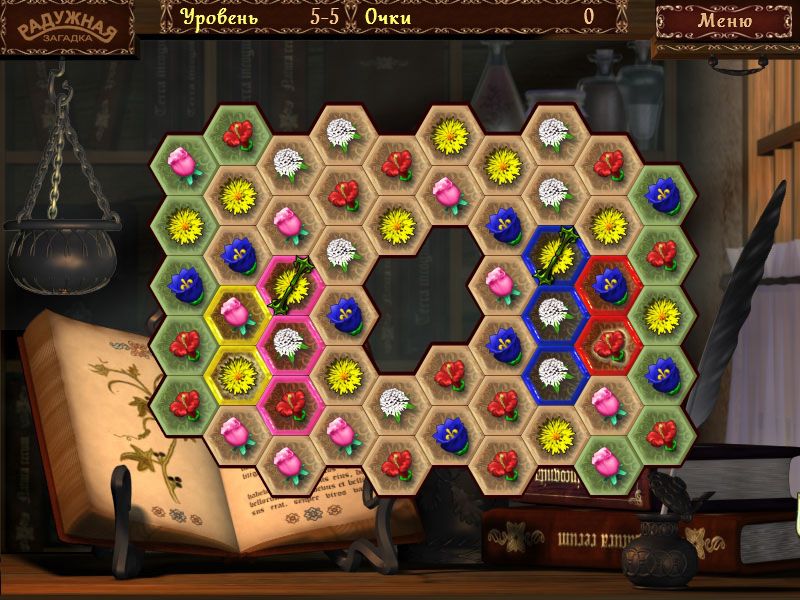Select the red-bordered blue flower tile
The height and width of the screenshot is (600, 800).
608,284
